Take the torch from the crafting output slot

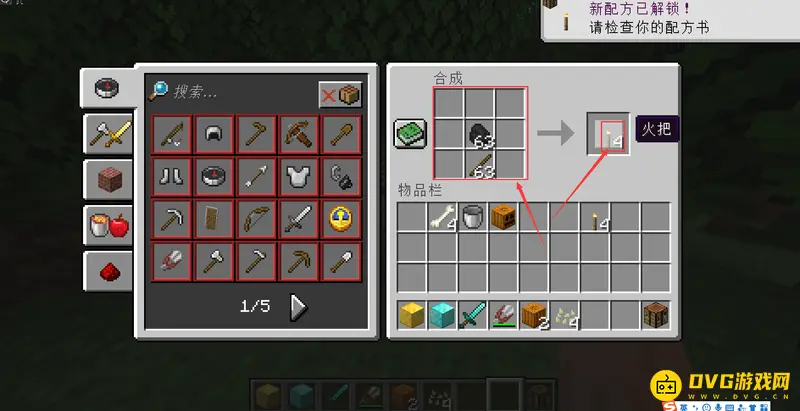coord(608,134)
